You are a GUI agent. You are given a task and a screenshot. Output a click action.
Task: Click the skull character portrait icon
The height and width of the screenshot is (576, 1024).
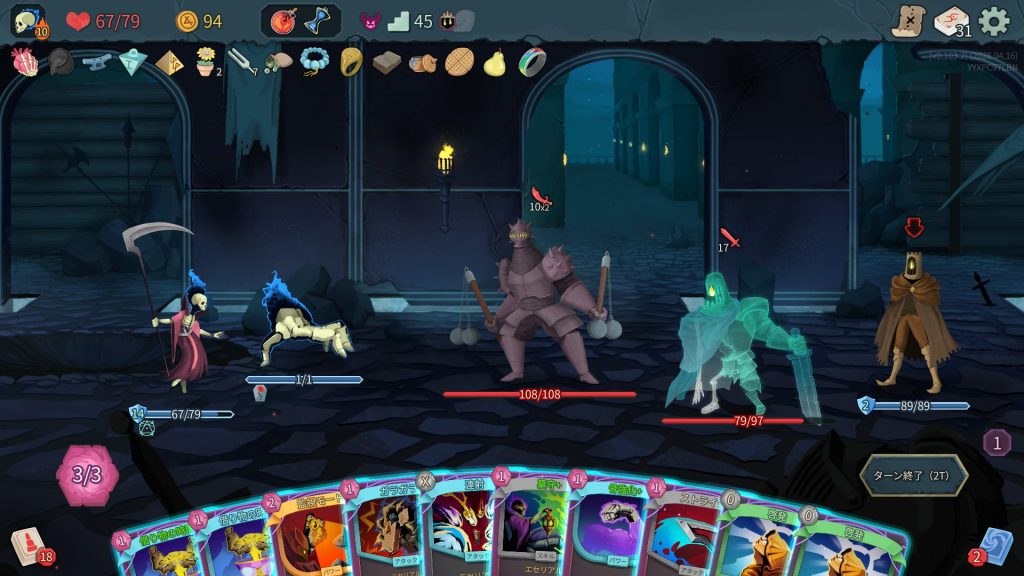(27, 21)
